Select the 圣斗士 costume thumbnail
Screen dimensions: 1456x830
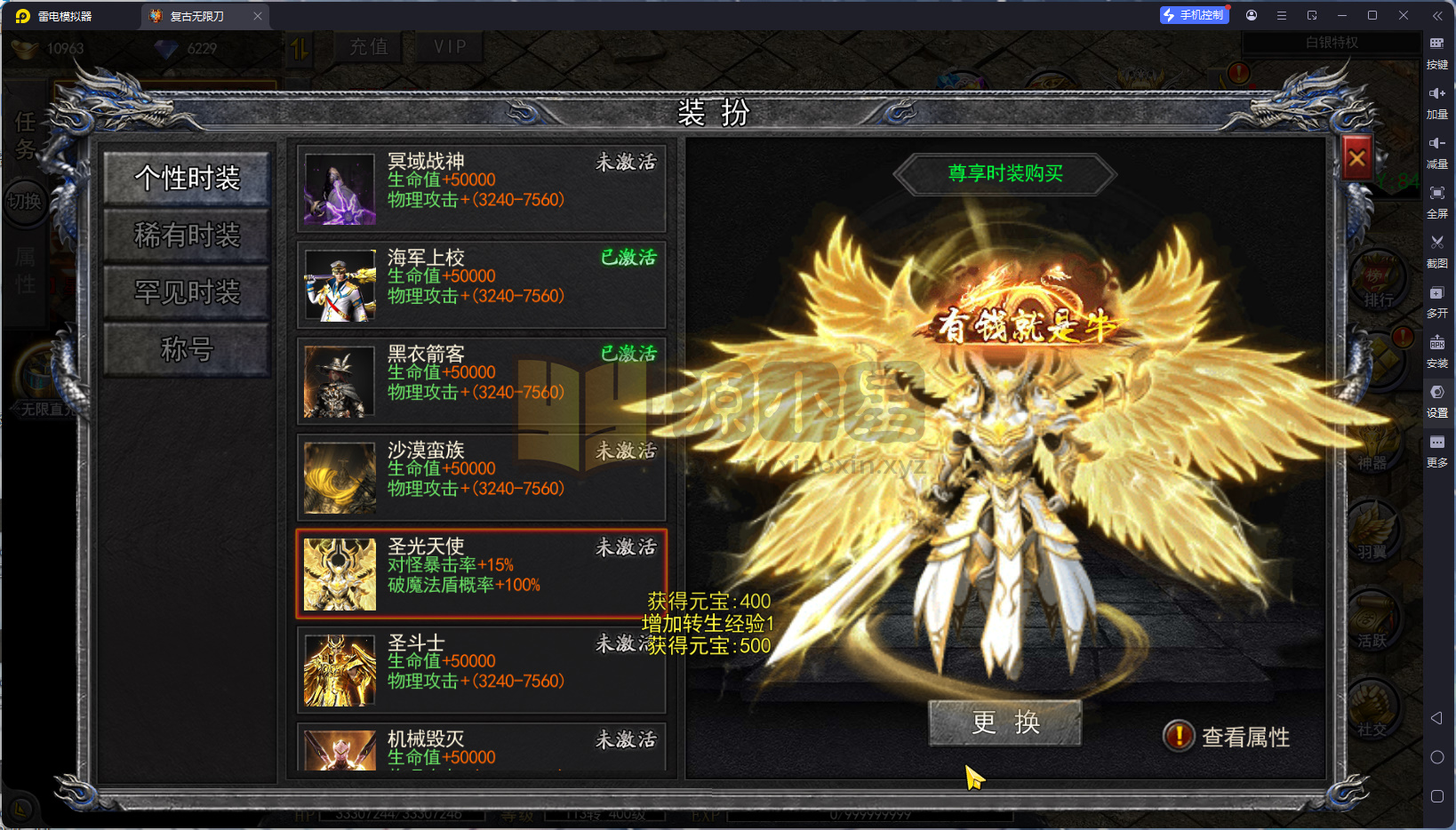point(339,669)
